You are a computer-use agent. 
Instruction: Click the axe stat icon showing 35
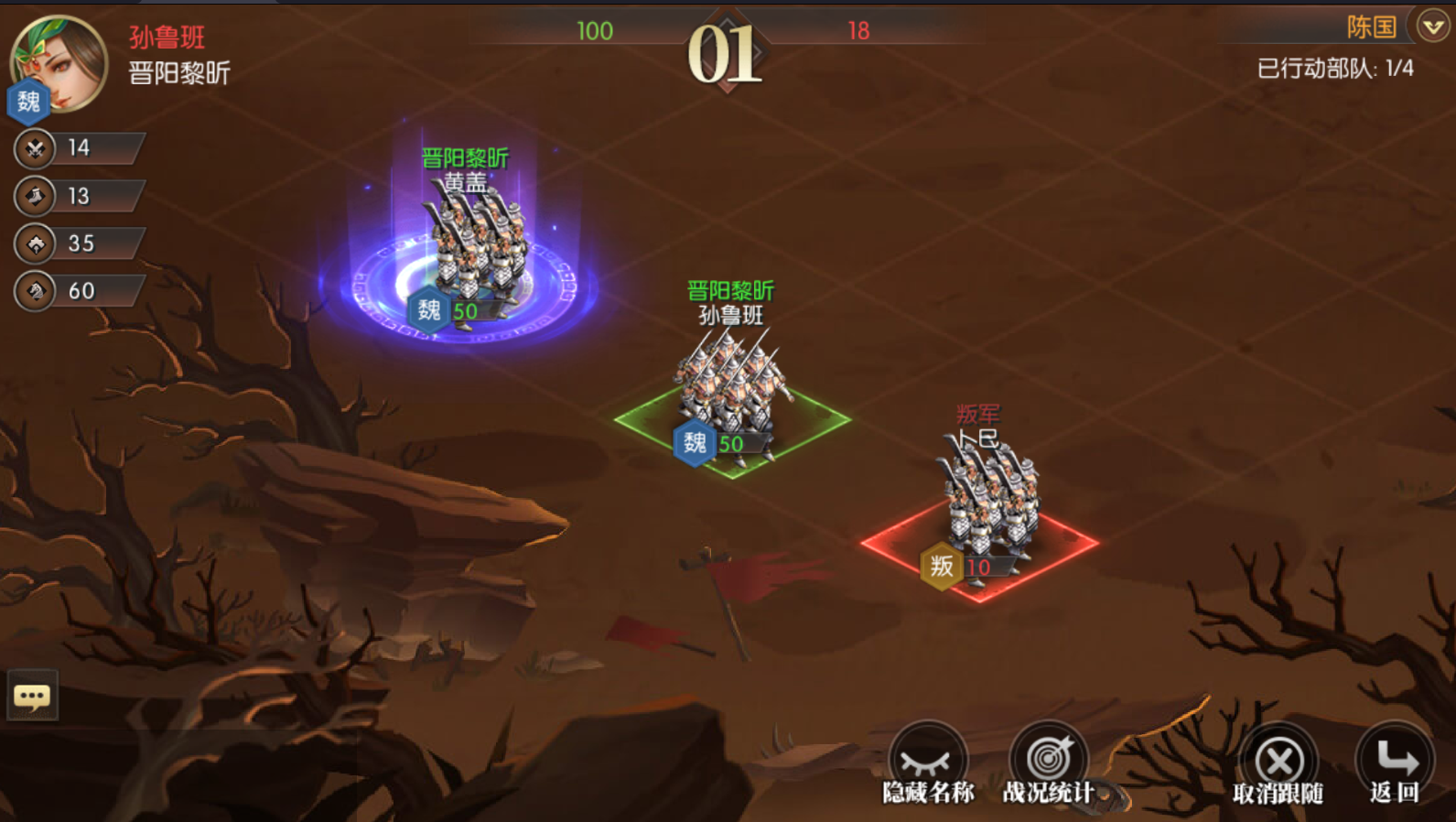click(x=33, y=243)
